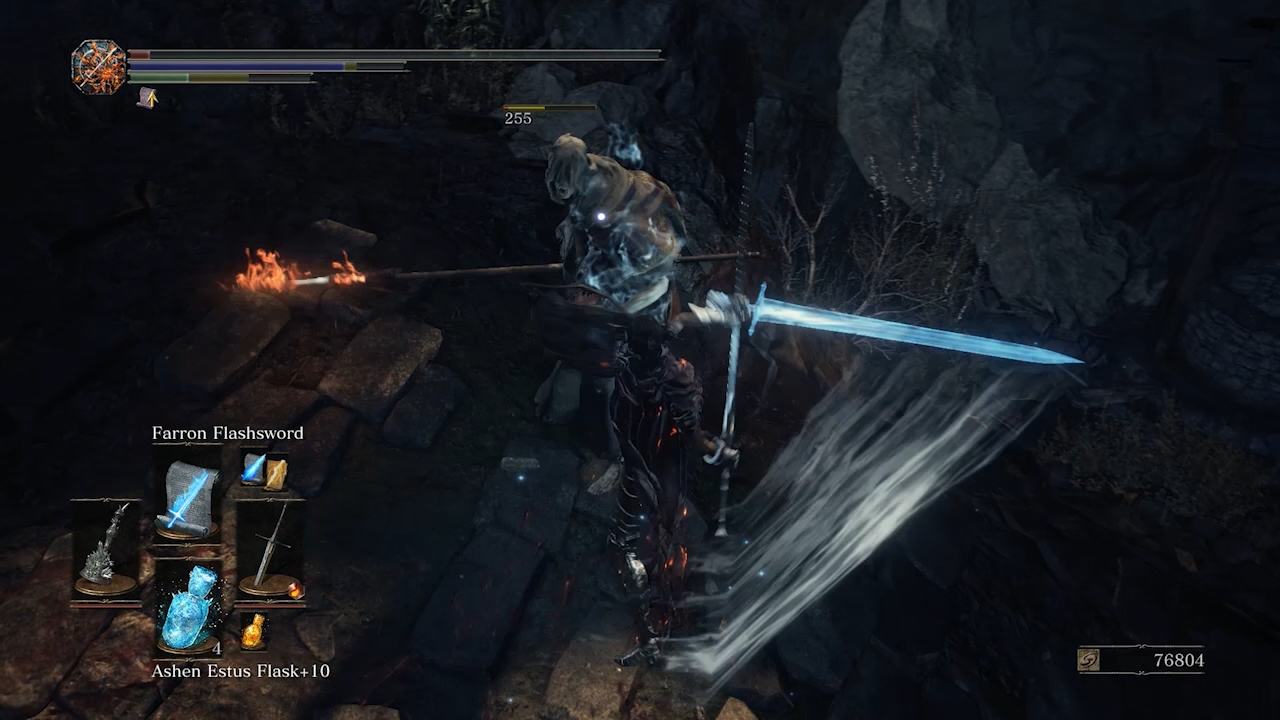Click the octagonal covenant emblem
The image size is (1280, 720).
click(99, 67)
